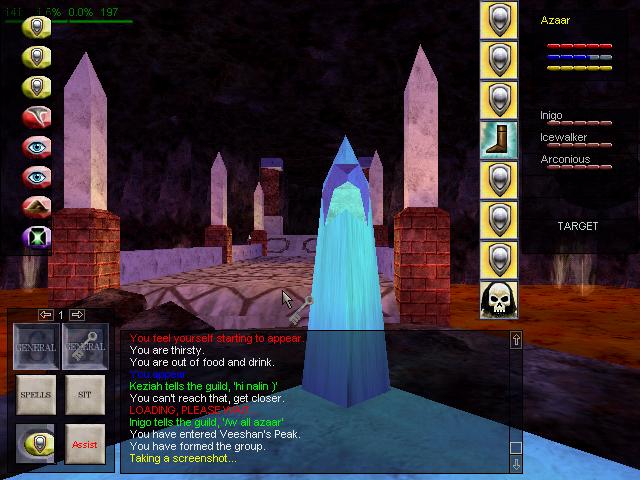The image size is (640, 480).
Task: Select group member Inigo
Action: [553, 116]
